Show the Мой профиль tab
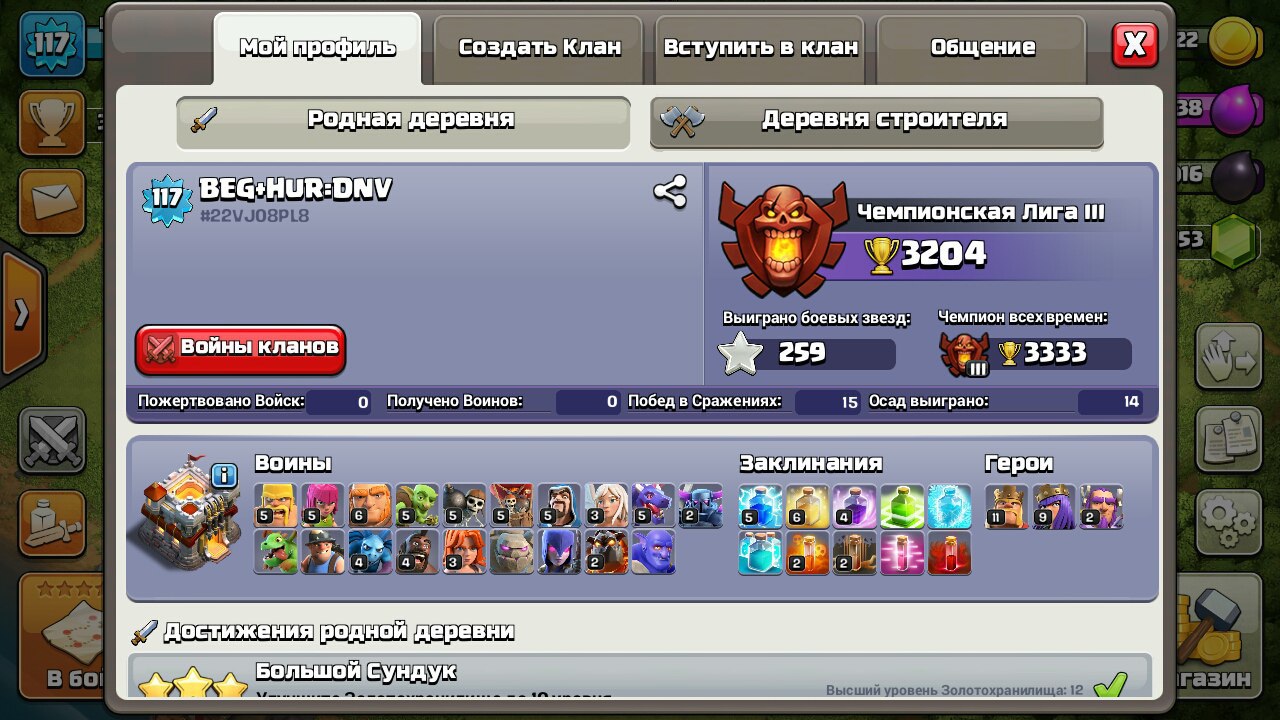 (x=317, y=47)
